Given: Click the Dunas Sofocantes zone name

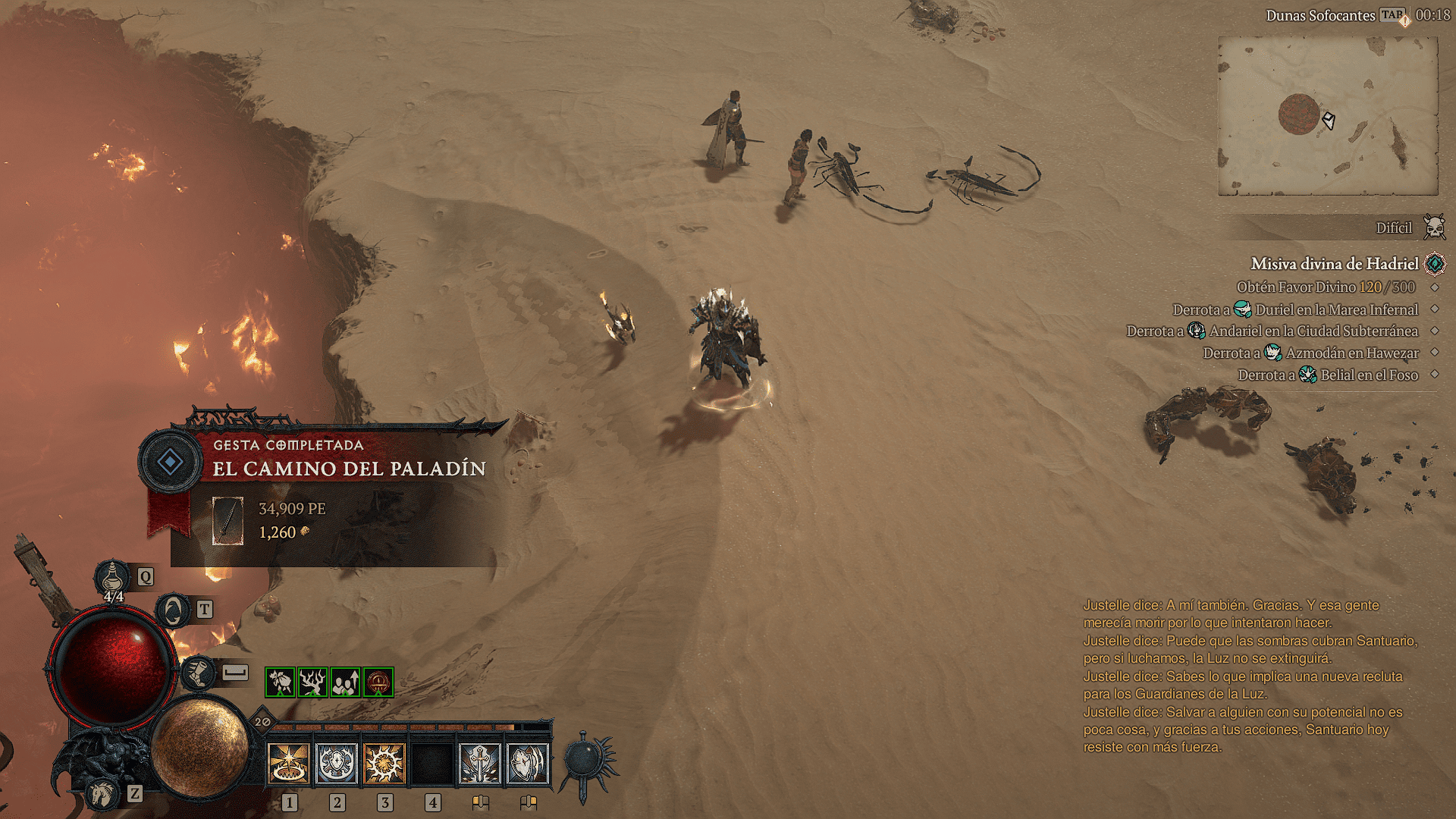Looking at the screenshot, I should (x=1319, y=15).
